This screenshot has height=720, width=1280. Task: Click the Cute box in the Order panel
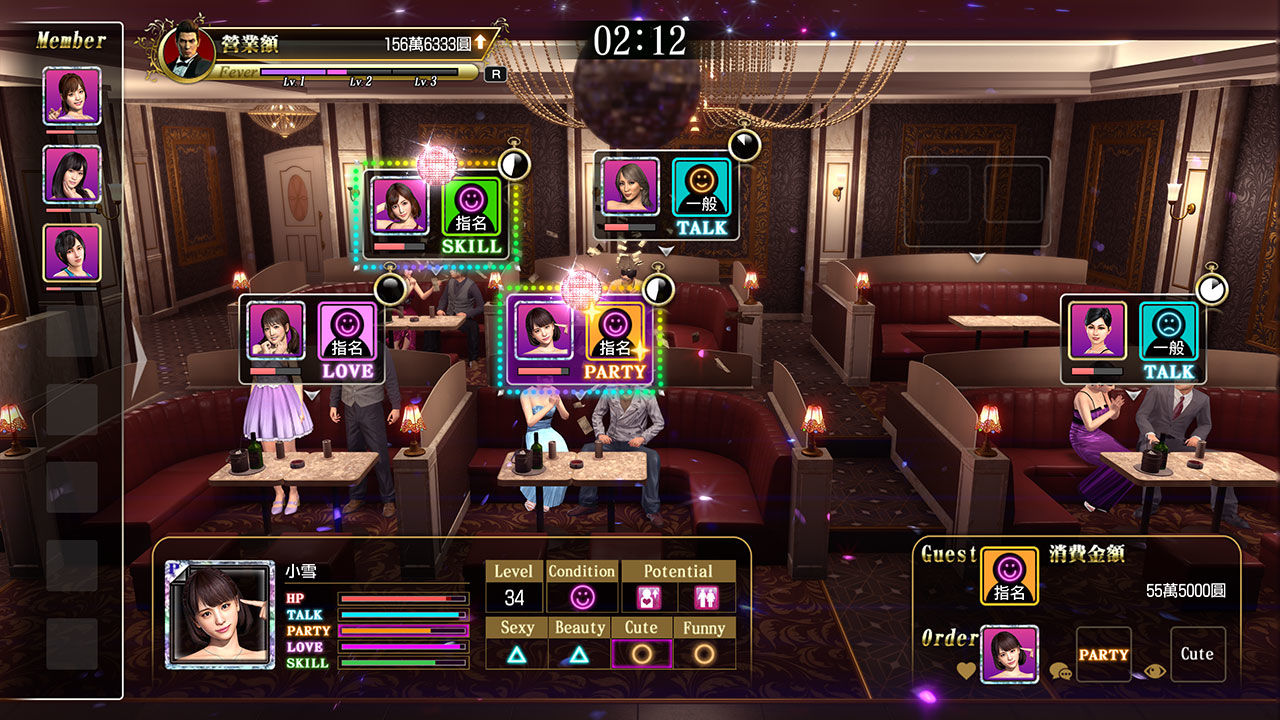pos(1197,655)
